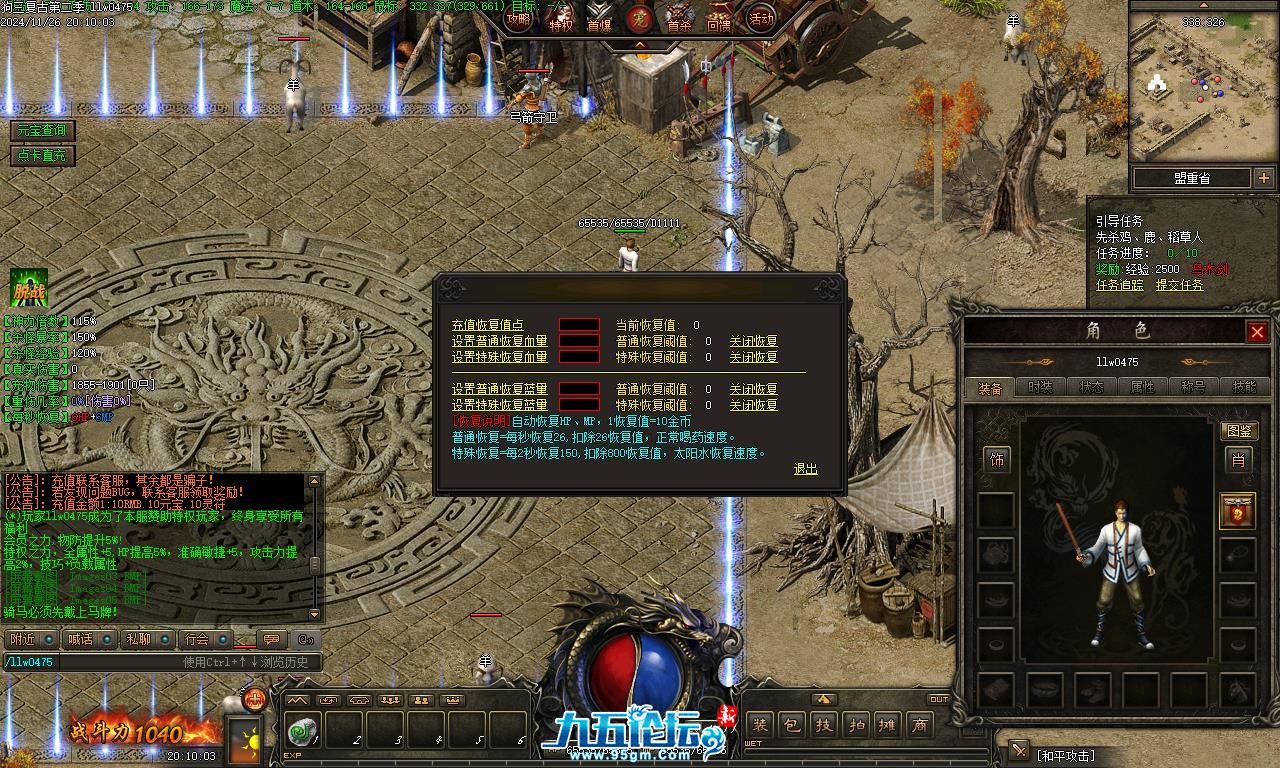Select the 点卡直充 recharge button
The height and width of the screenshot is (768, 1280).
click(x=42, y=155)
